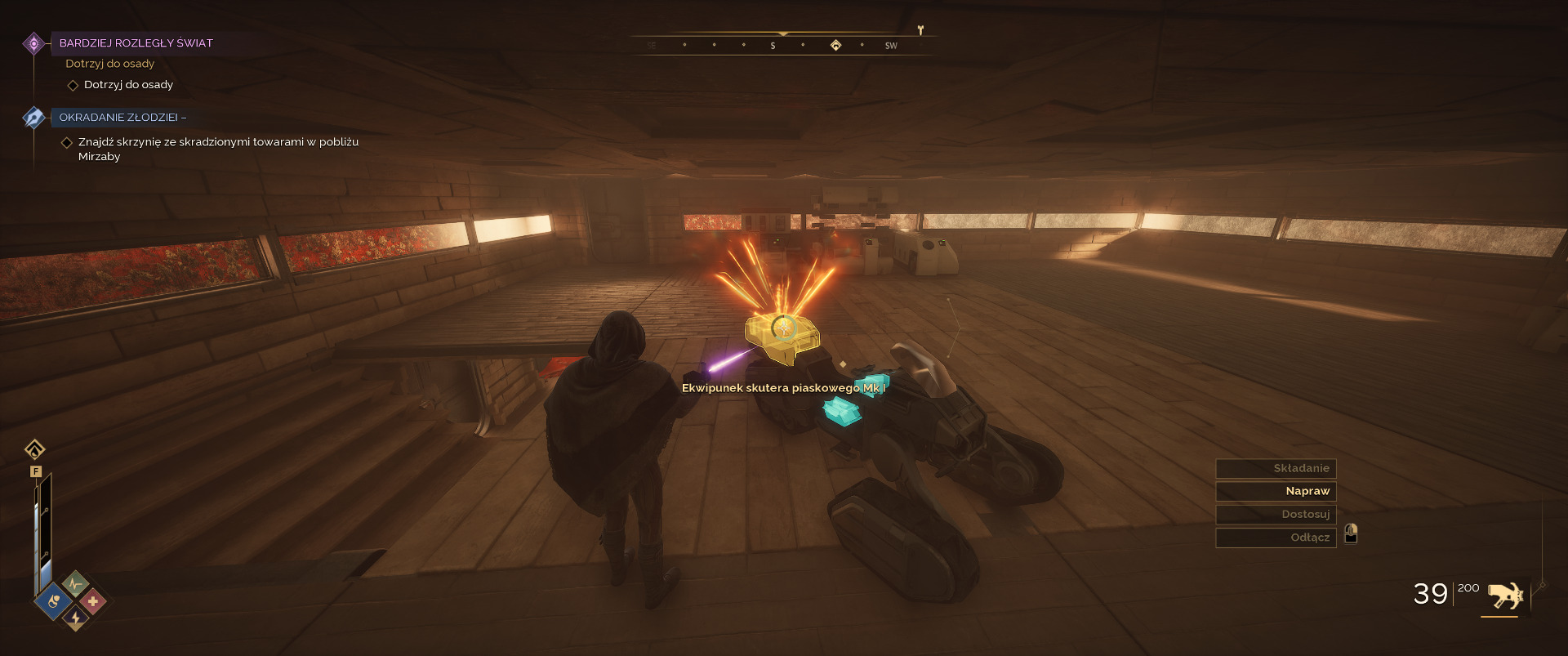Screen dimensions: 1568x656
Task: Activate the green heartbeat pulse icon
Action: point(75,584)
